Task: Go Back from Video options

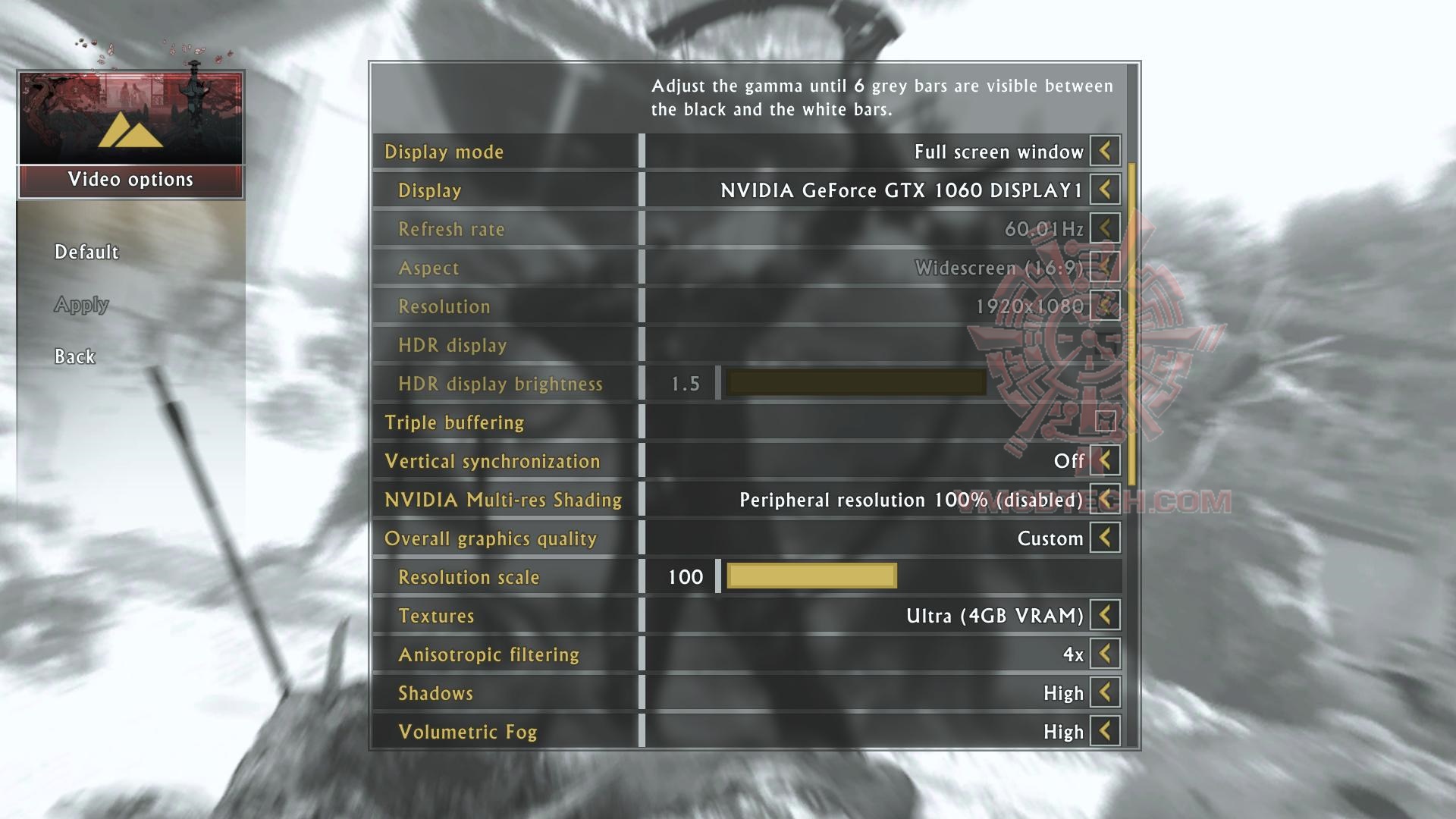Action: (x=74, y=356)
